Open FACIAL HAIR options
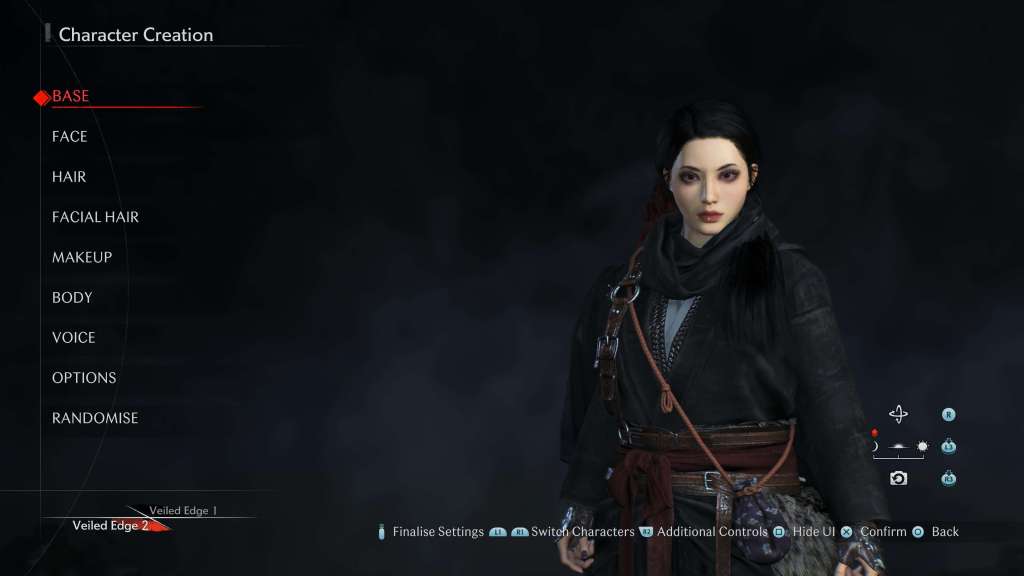 click(95, 217)
